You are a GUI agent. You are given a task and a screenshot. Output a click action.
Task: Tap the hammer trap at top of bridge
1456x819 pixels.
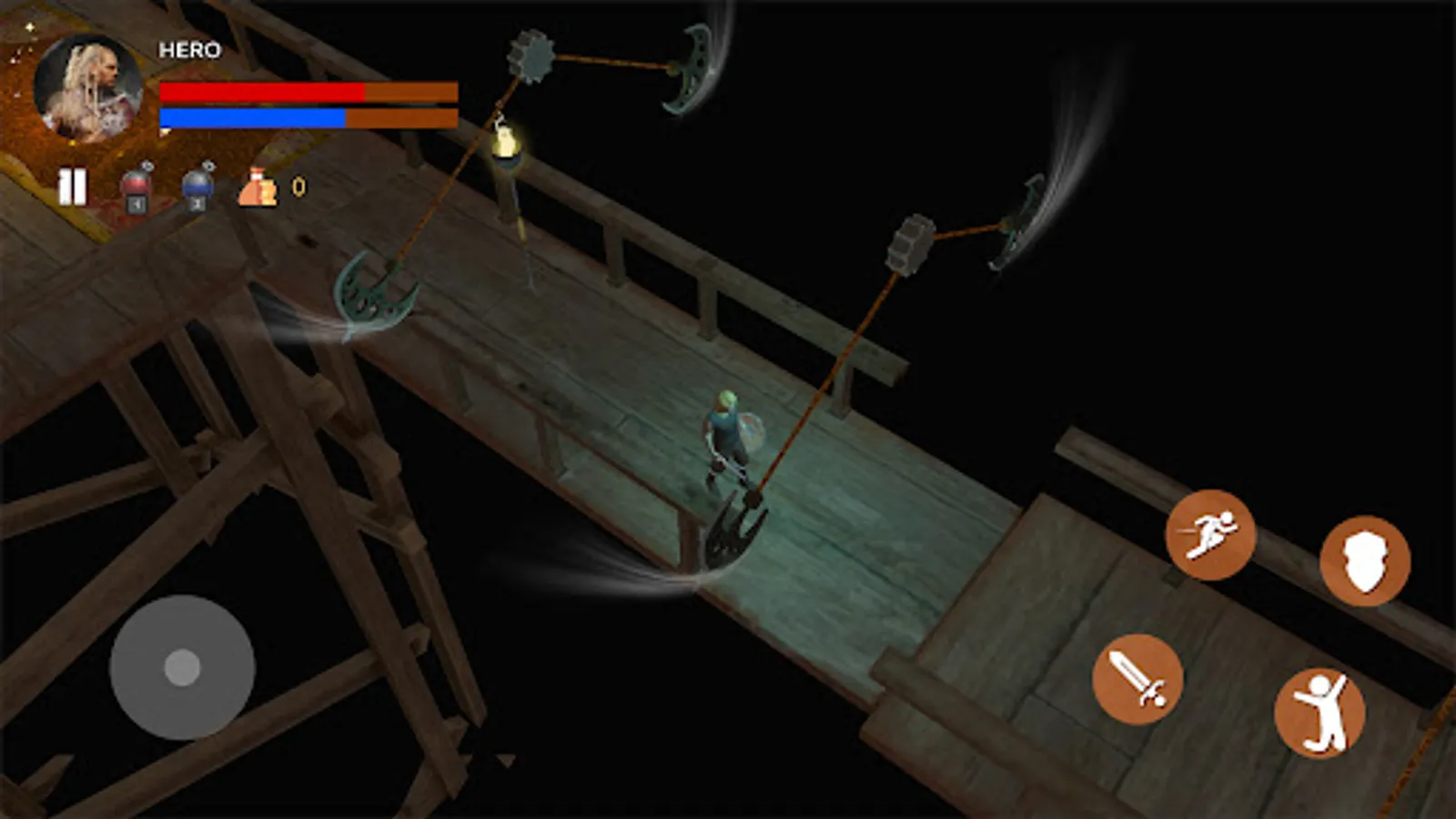point(531,55)
